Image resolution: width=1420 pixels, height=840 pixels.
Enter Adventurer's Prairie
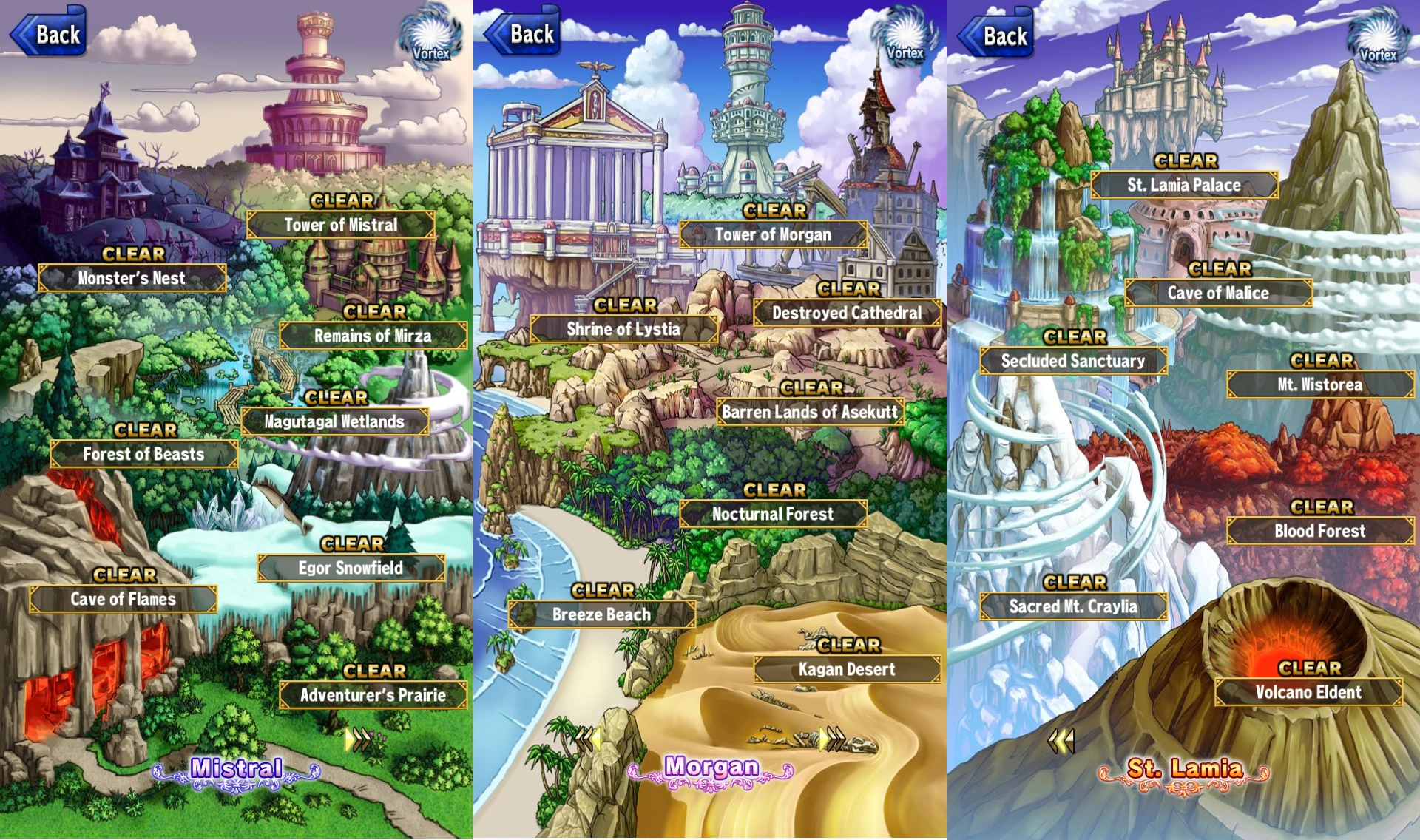point(373,696)
